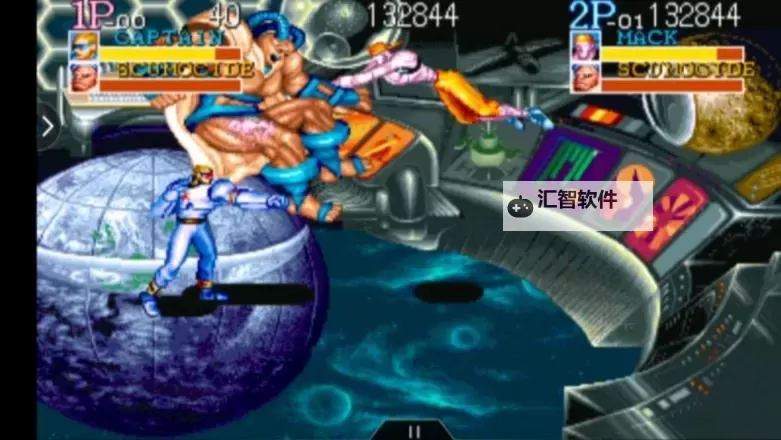This screenshot has width=781, height=440.
Task: Expand the side panel arrow tab
Action: pos(47,127)
